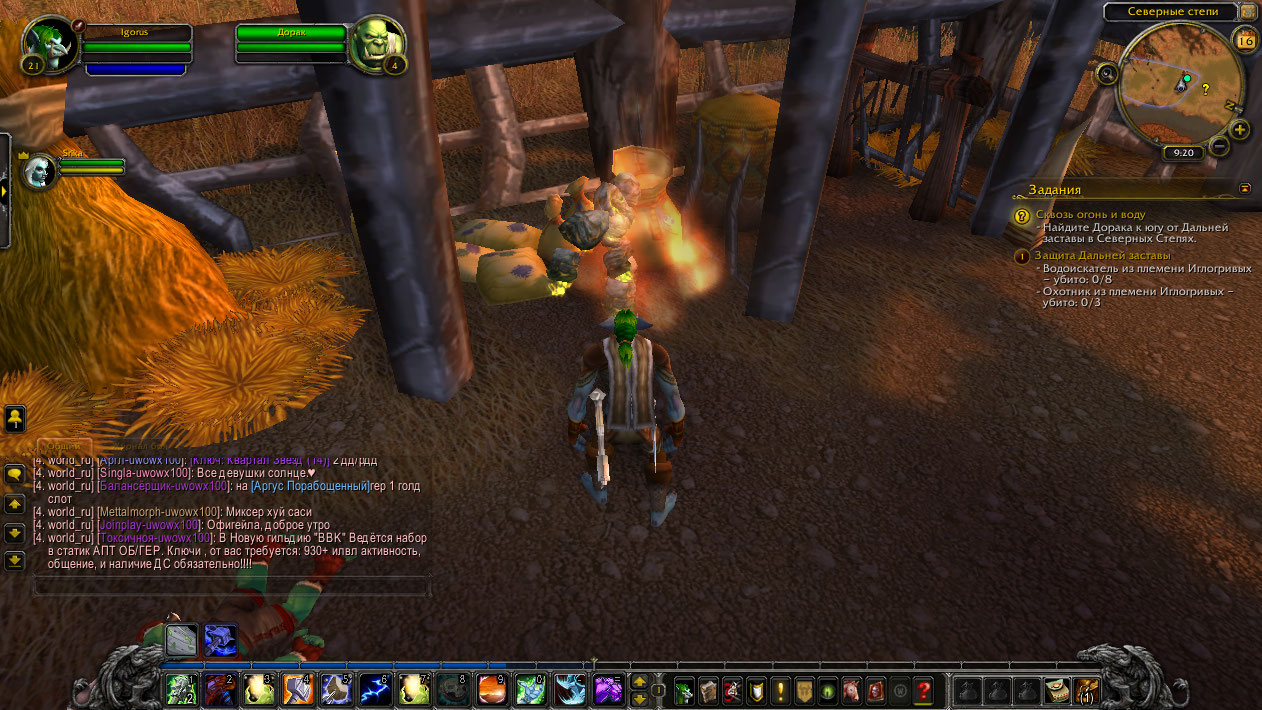The width and height of the screenshot is (1262, 710).
Task: Open the character info micro button
Action: tap(685, 690)
